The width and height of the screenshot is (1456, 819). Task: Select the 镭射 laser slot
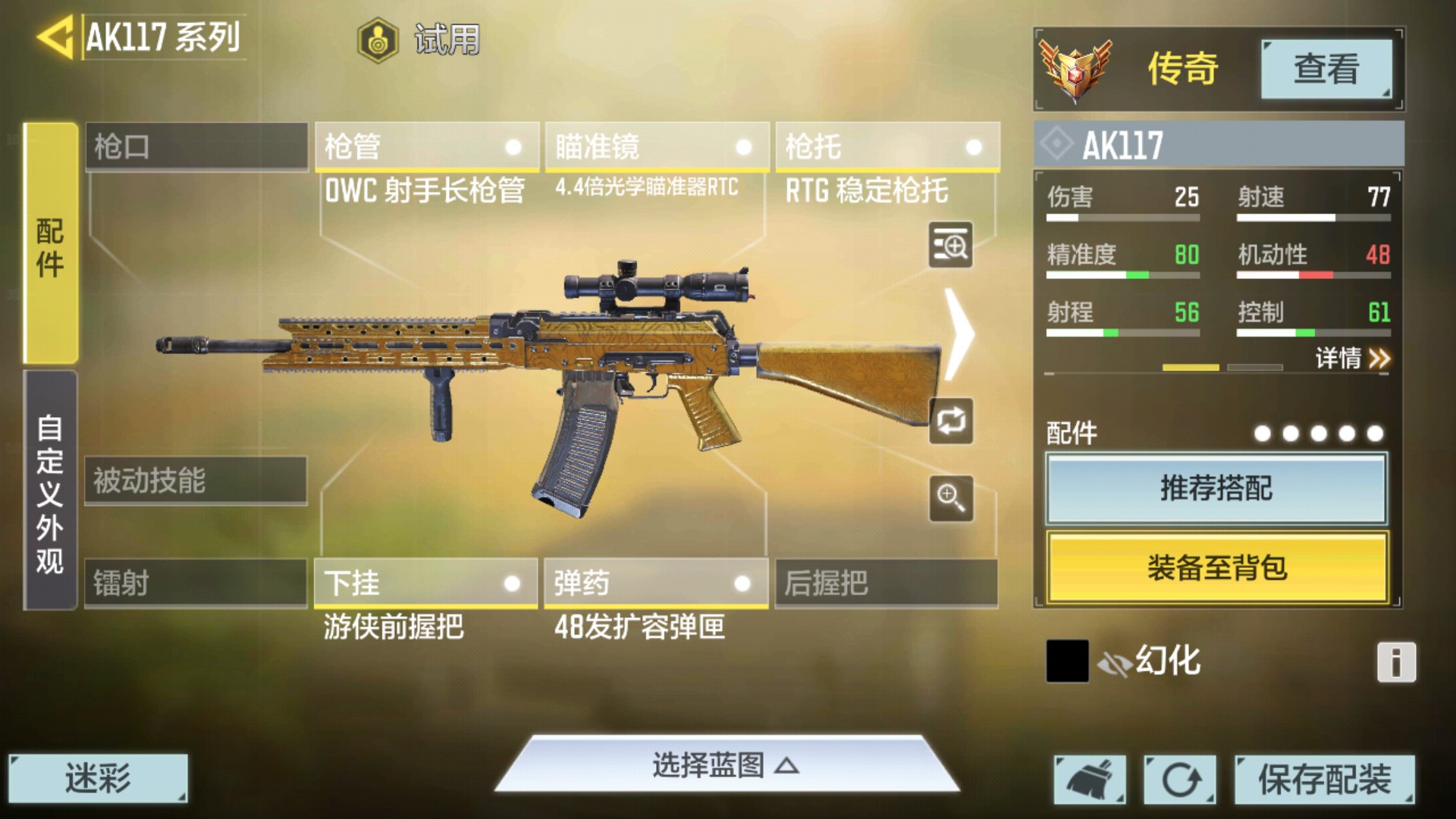point(196,583)
